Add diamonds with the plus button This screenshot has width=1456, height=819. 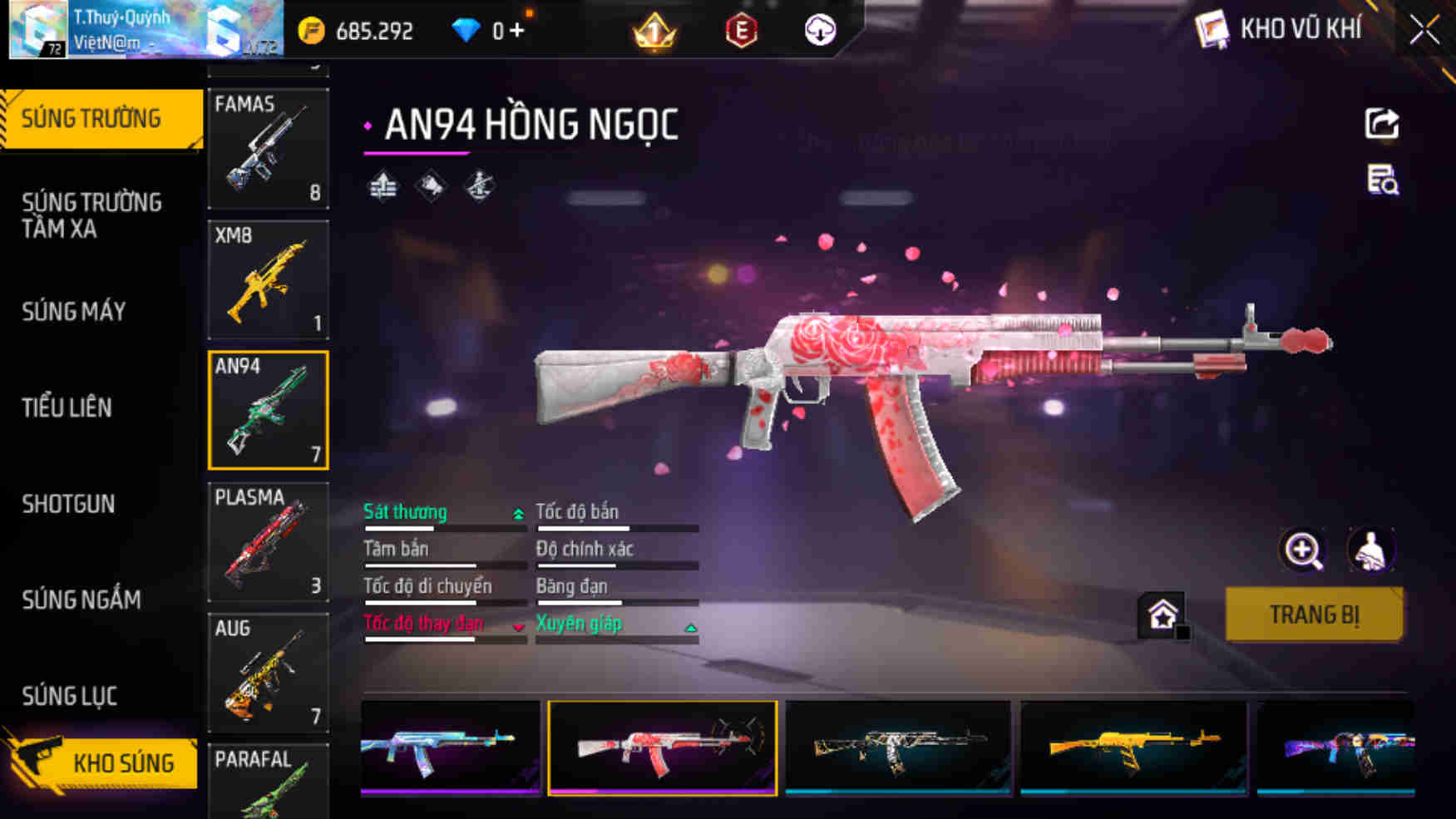pos(517,31)
